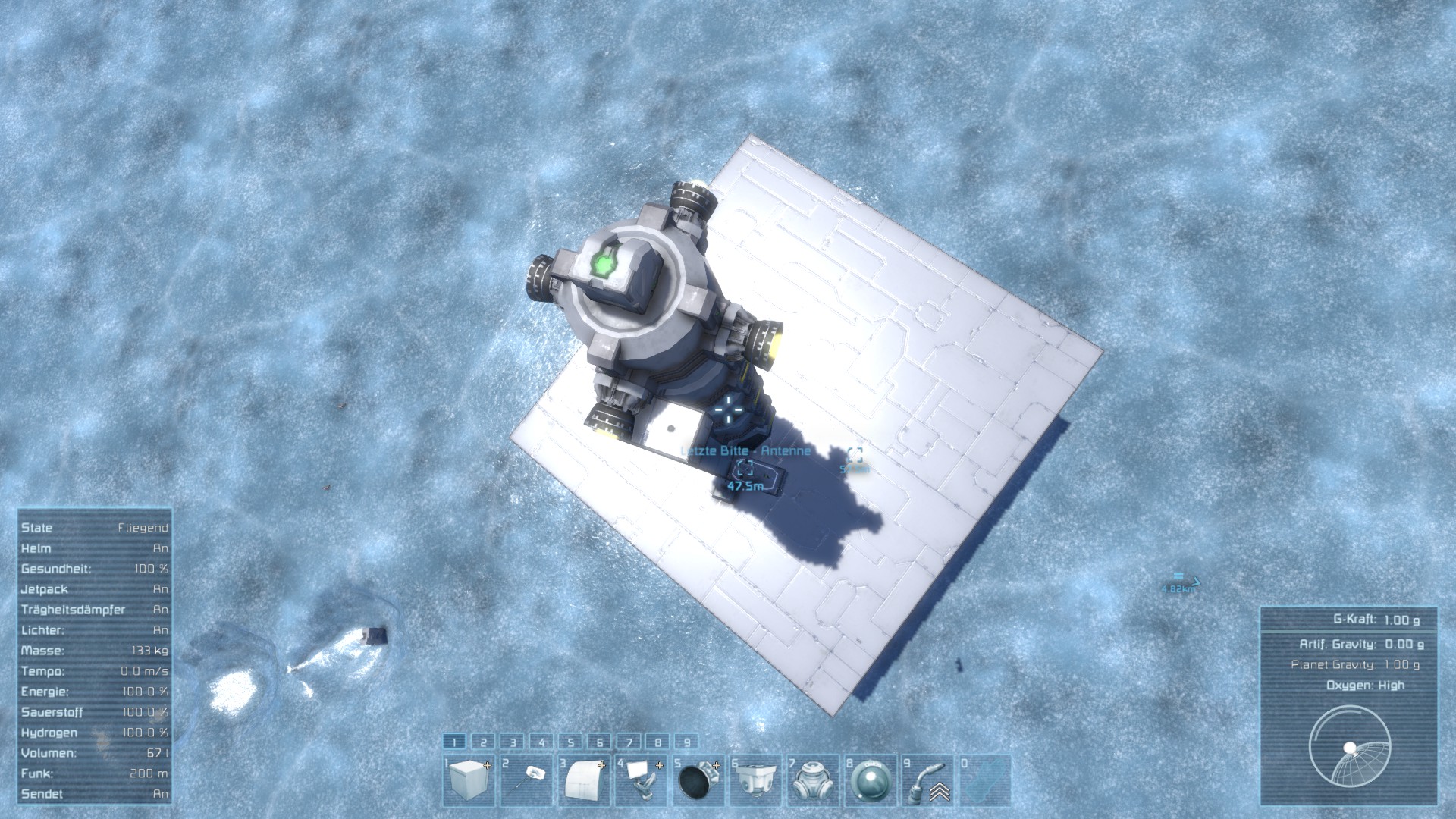Pick the camera dome block slot
This screenshot has height=819, width=1456.
click(x=869, y=780)
